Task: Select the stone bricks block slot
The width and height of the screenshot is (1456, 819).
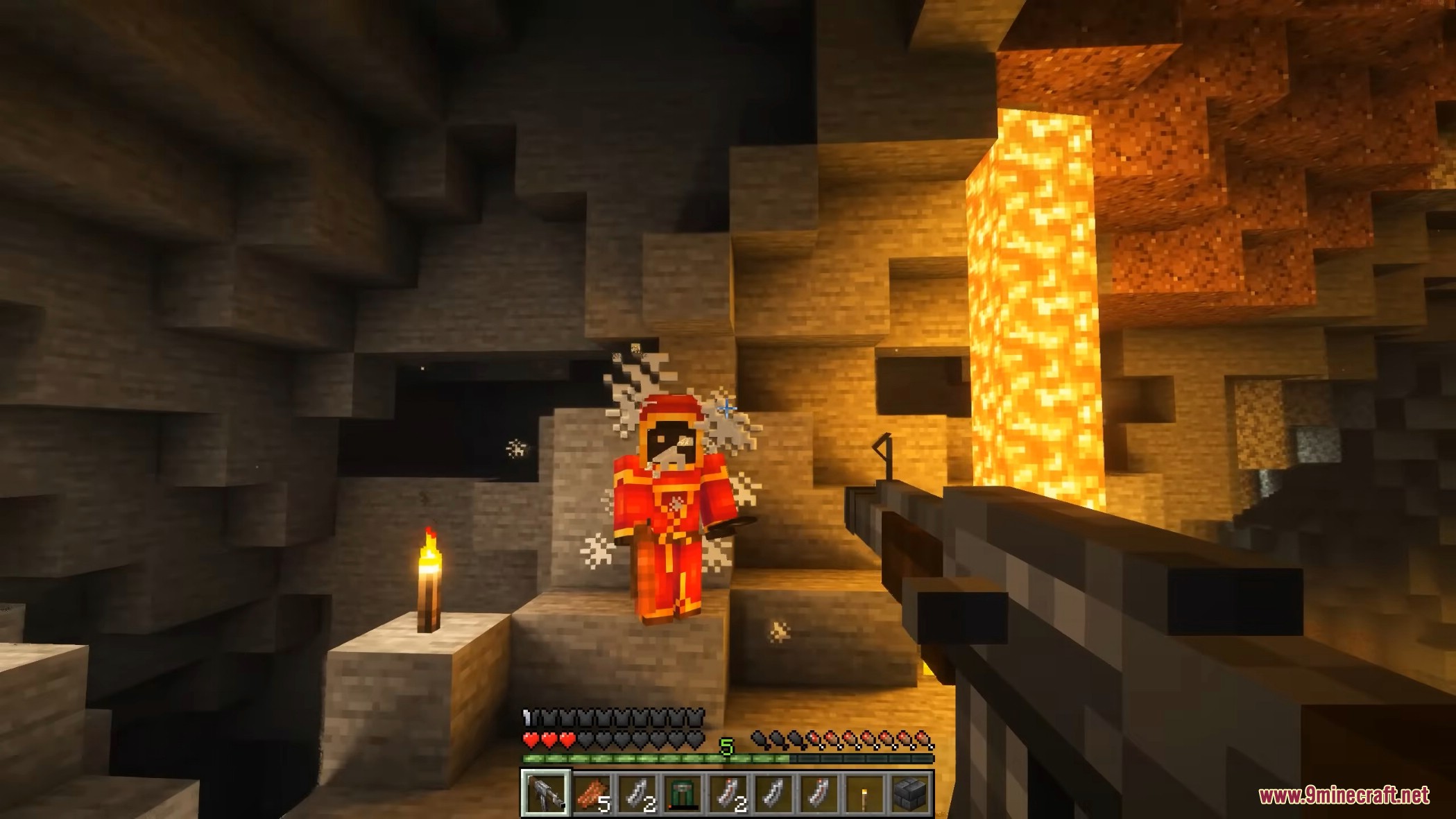Action: [909, 793]
